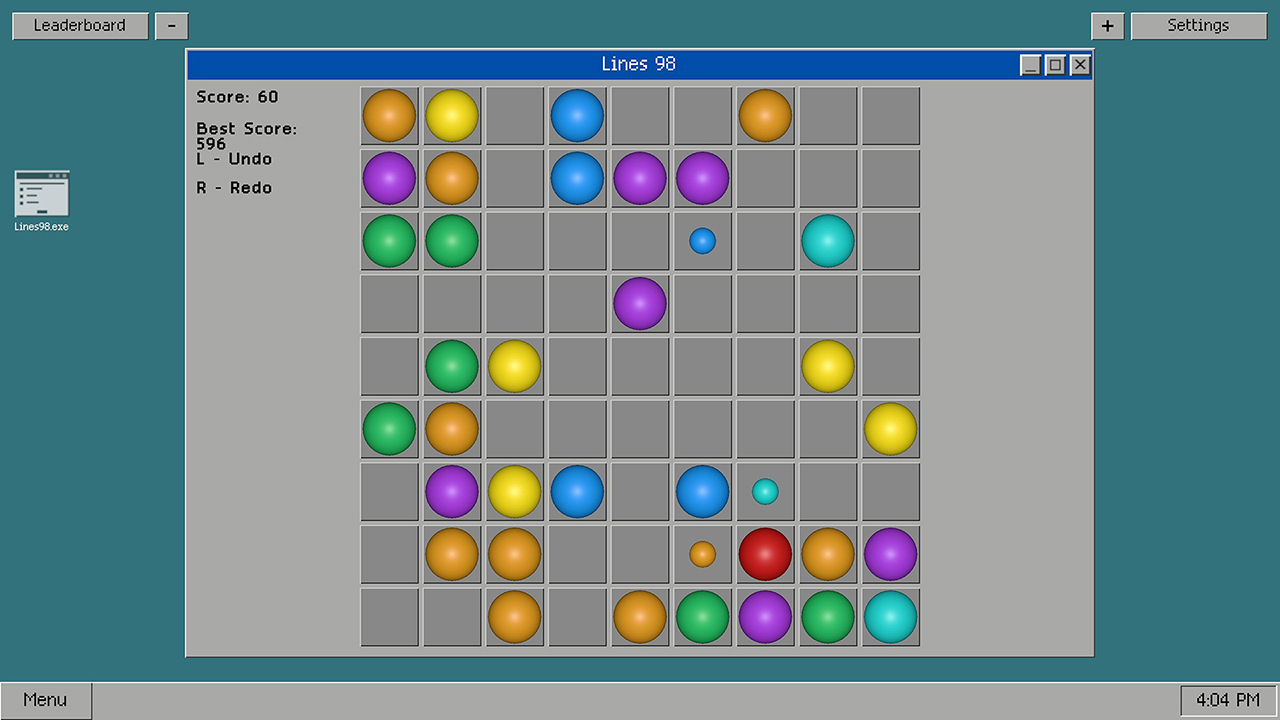The height and width of the screenshot is (720, 1280).
Task: Click the small blue preview ball
Action: click(x=702, y=240)
